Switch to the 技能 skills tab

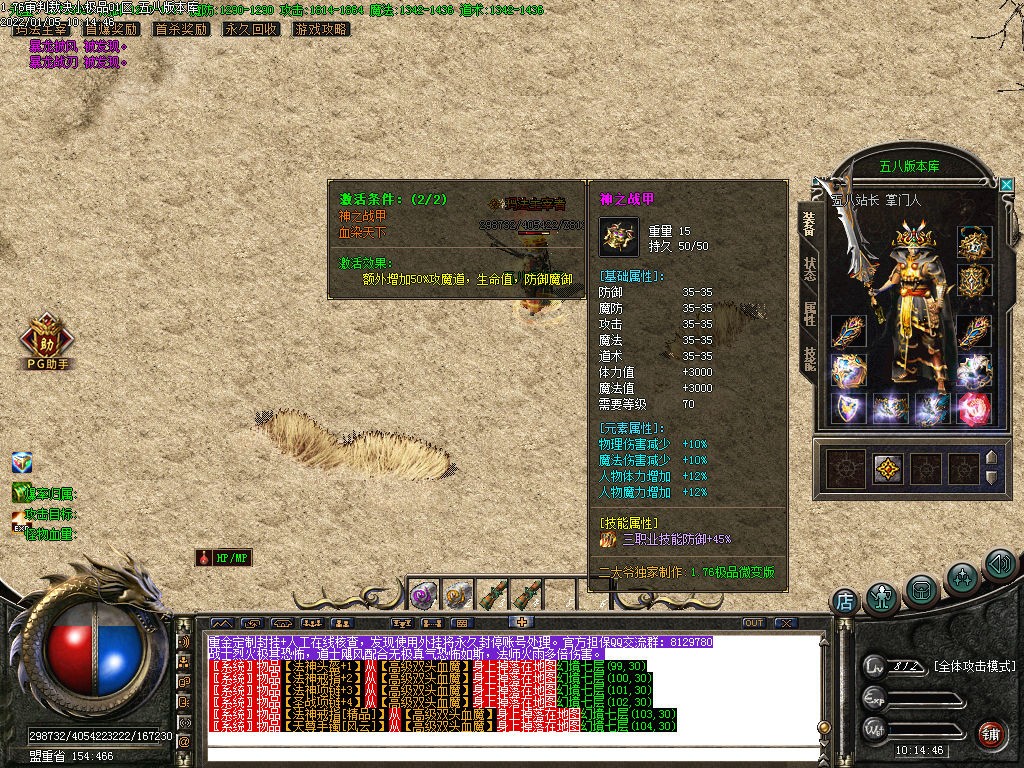pos(809,358)
